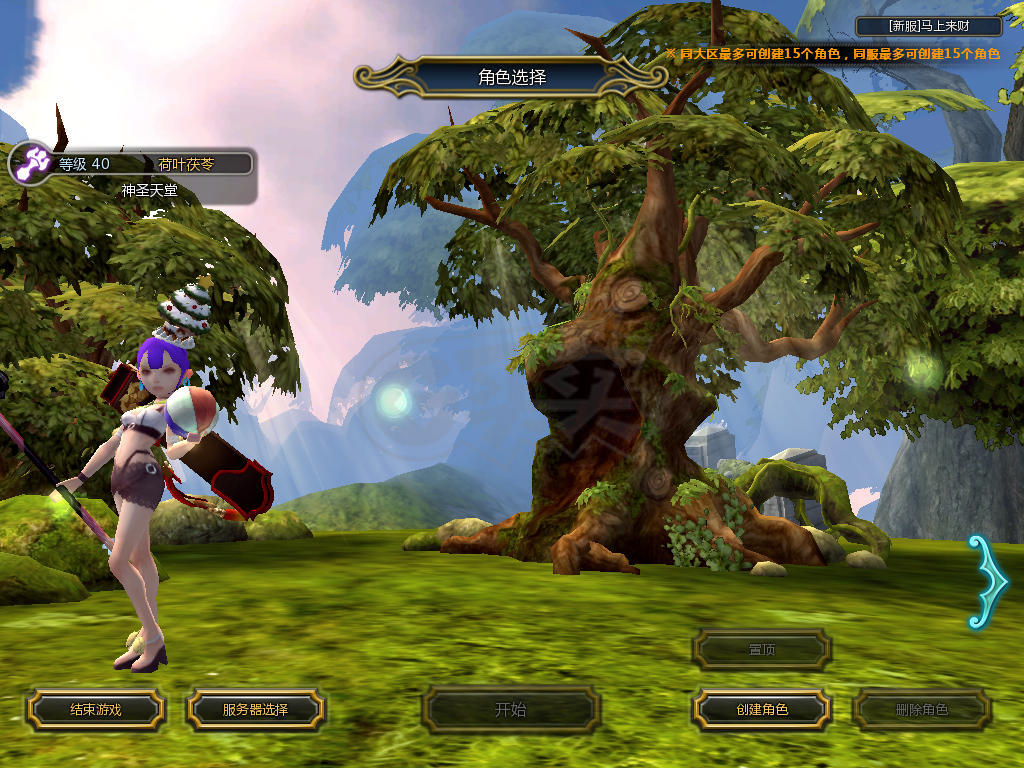Select the 删除角色 delete character button
The width and height of the screenshot is (1024, 768).
(921, 710)
